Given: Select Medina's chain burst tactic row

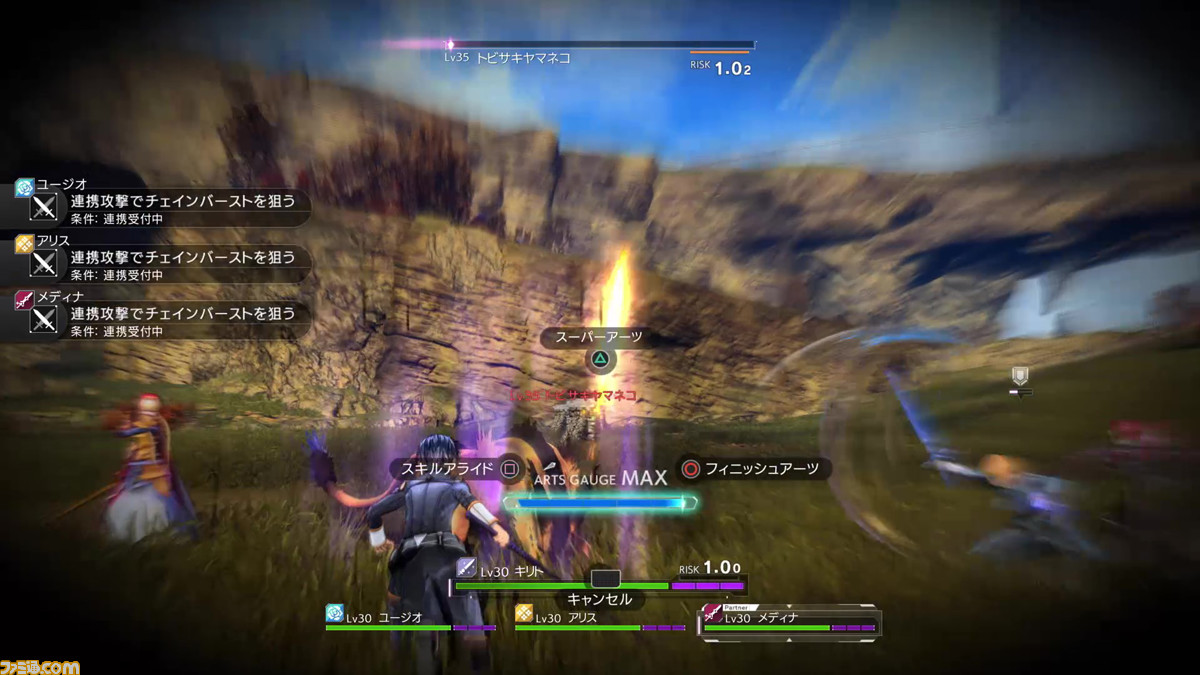Looking at the screenshot, I should 165,320.
